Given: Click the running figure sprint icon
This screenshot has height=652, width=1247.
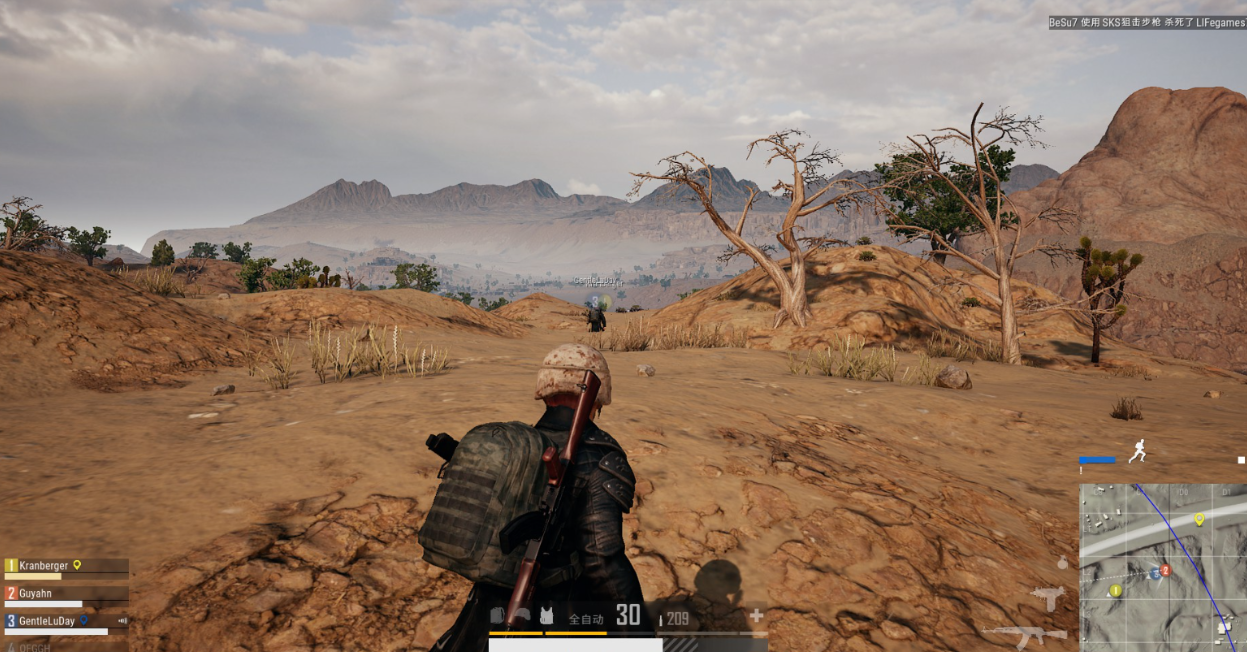Looking at the screenshot, I should tap(1137, 452).
